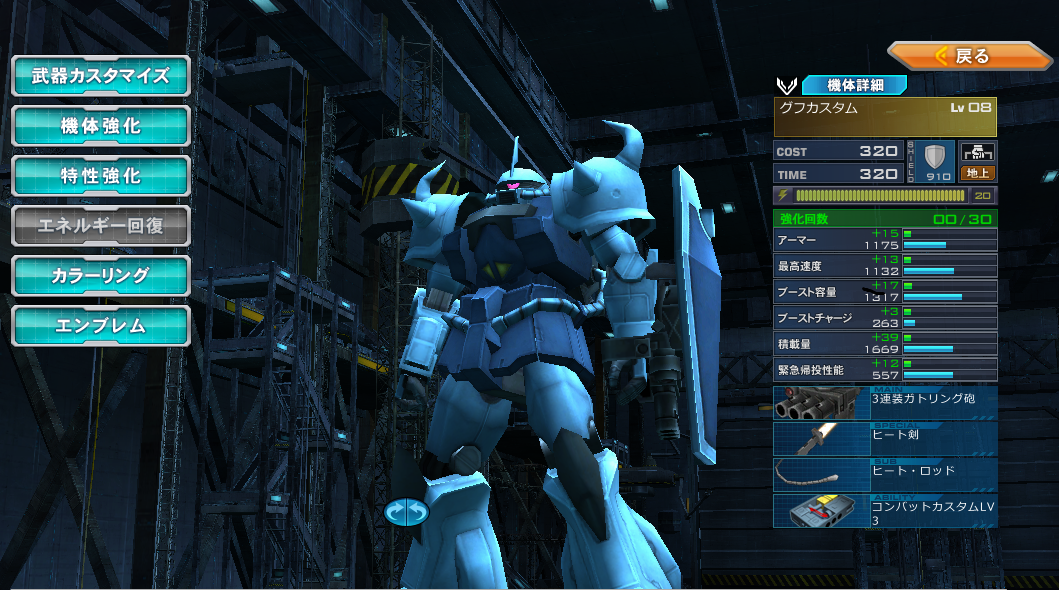Select the 機体強化 unit upgrade button

pos(100,126)
